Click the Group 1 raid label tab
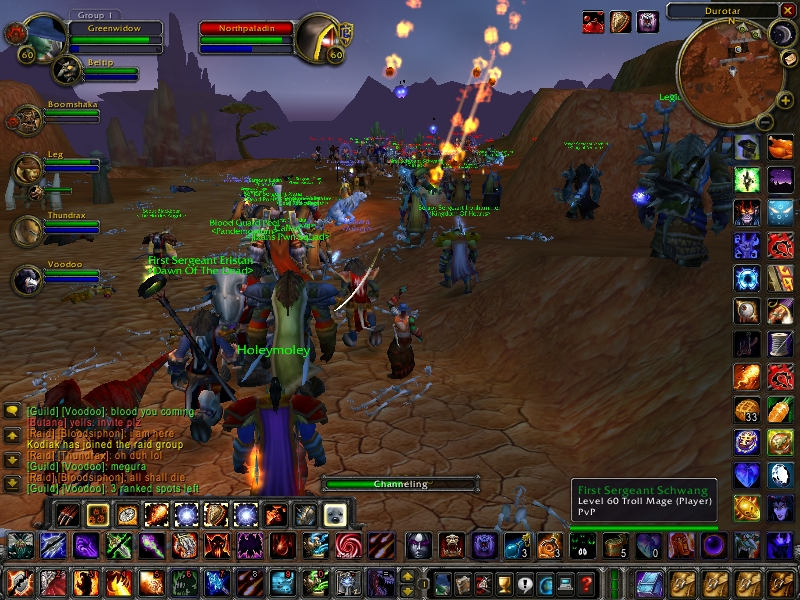The width and height of the screenshot is (800, 600). tap(95, 16)
